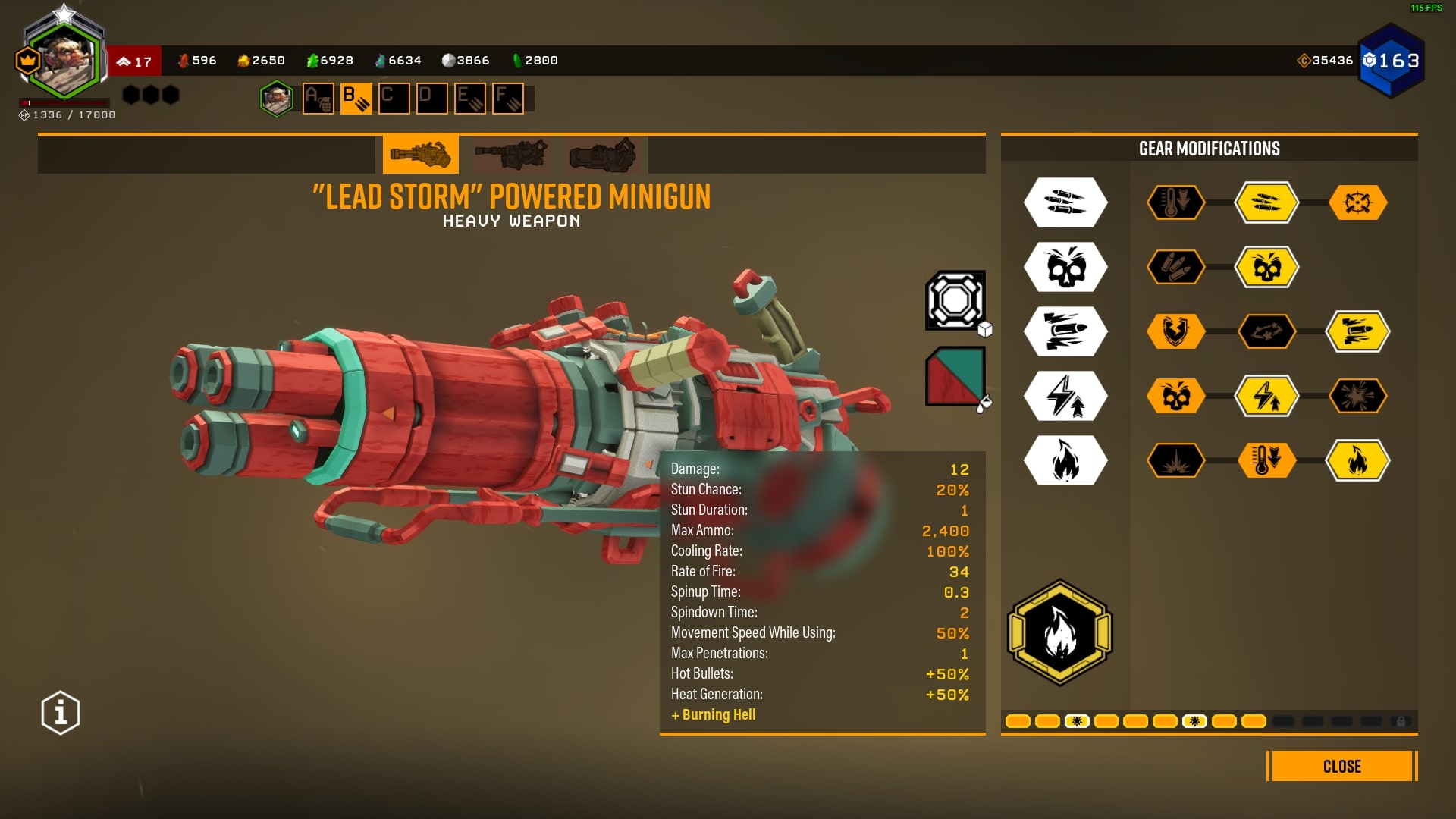Viewport: 1456px width, 819px height.
Task: Click the lightning-arrow tier category icon
Action: (1065, 396)
